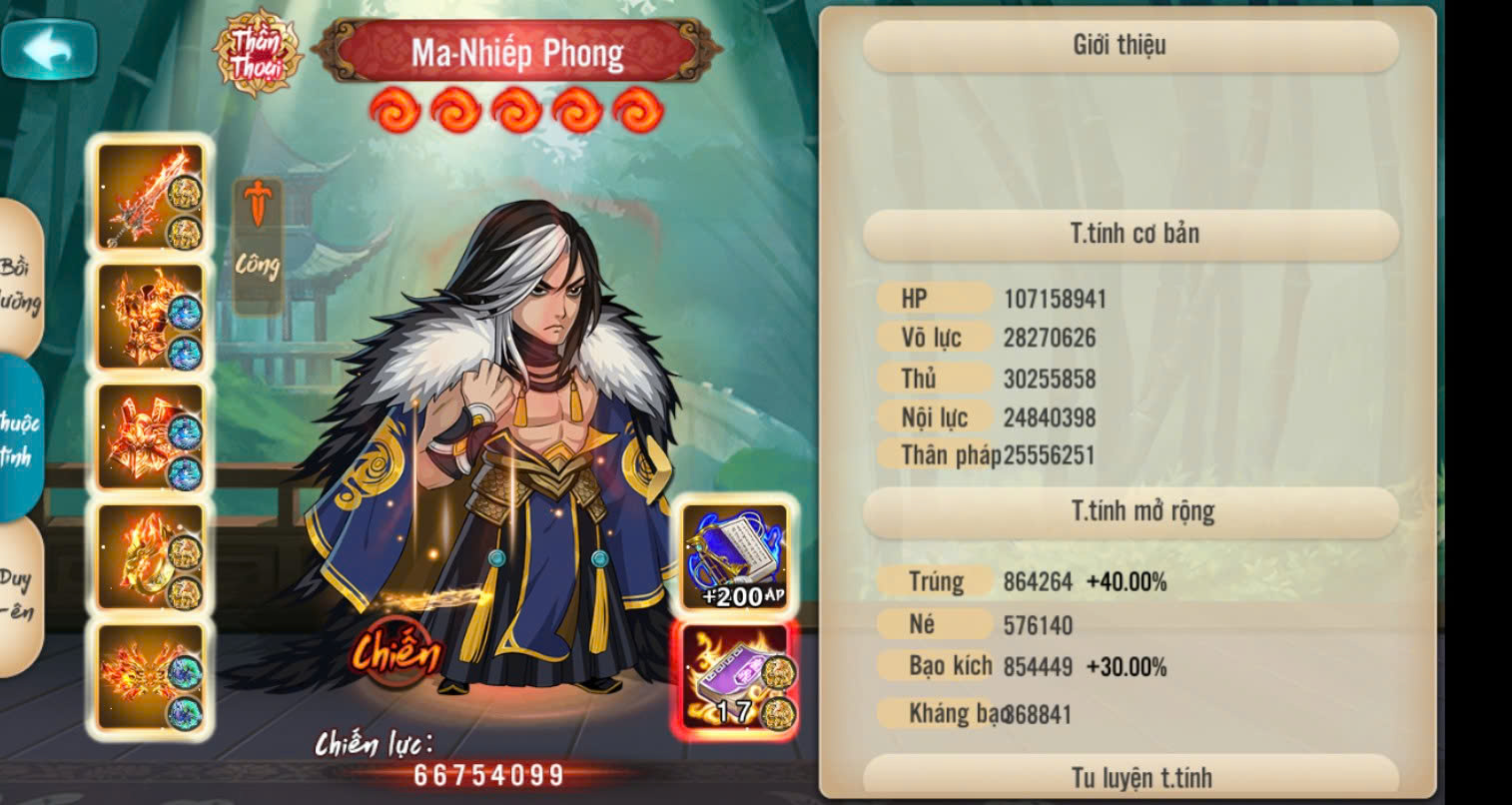Switch to the Thuộc tính tab
Viewport: 1512px width, 805px height.
[20, 437]
